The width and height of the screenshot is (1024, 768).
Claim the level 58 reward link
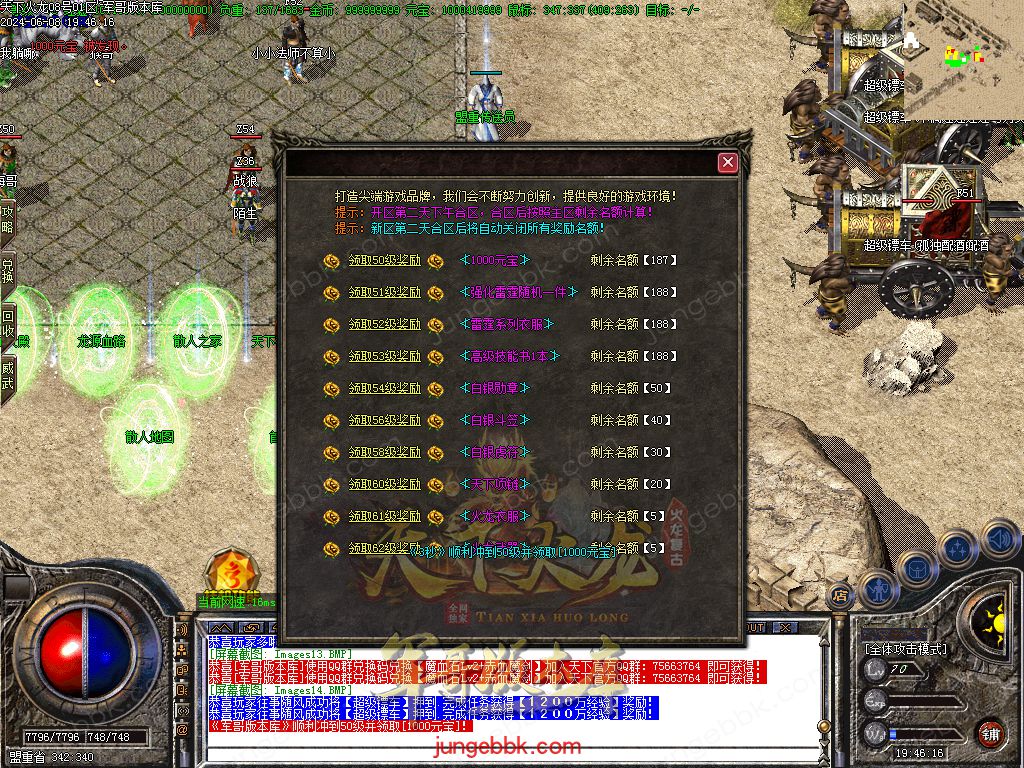click(384, 452)
